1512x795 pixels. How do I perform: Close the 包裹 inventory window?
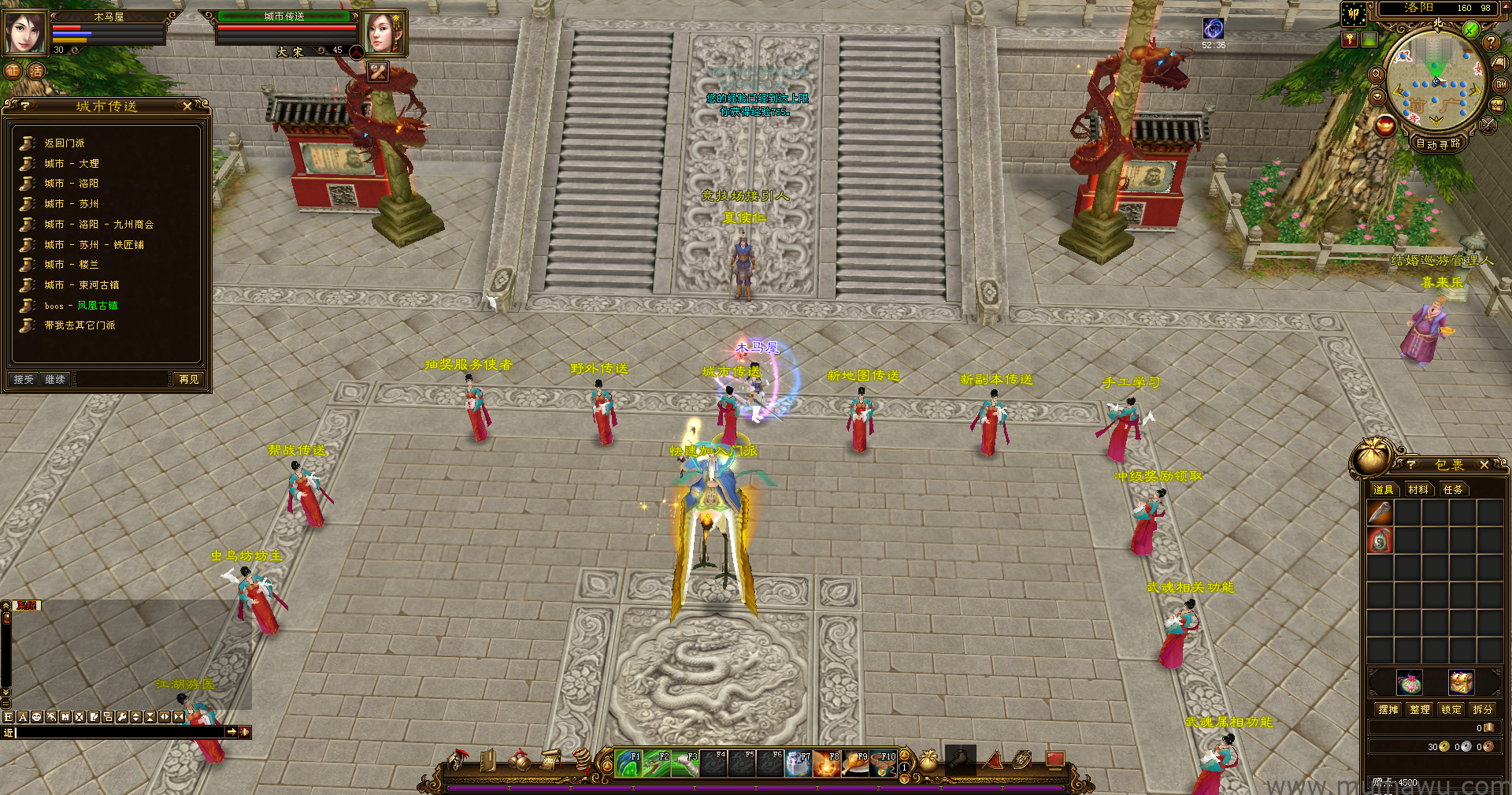click(x=1484, y=465)
